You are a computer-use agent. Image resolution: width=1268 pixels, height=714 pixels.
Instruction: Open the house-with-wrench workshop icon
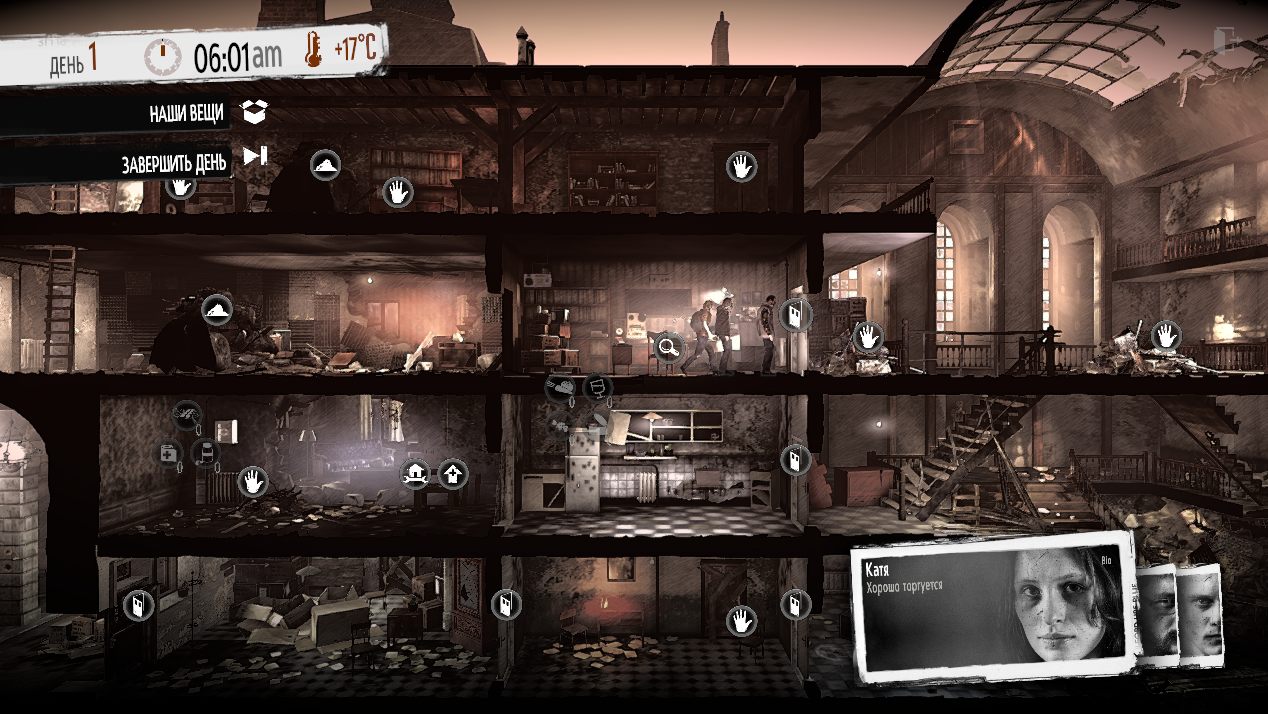click(415, 472)
